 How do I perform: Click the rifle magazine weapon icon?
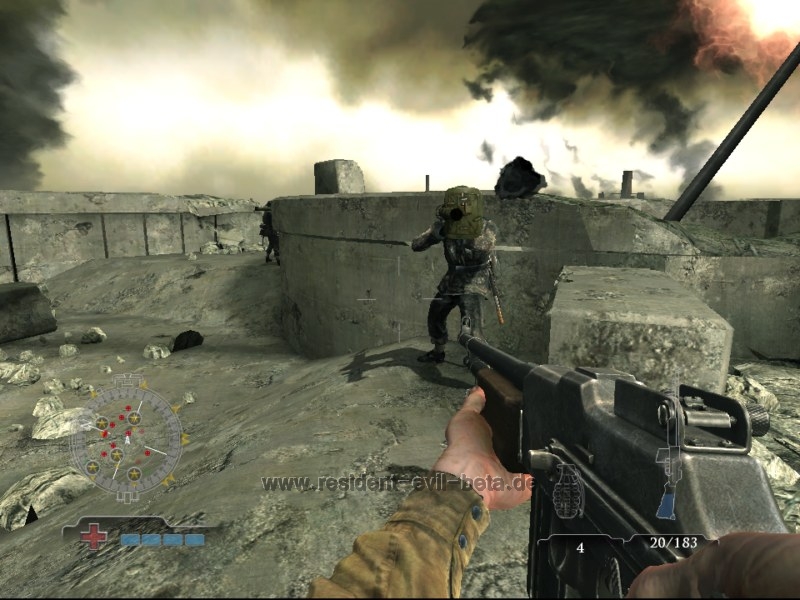tap(667, 477)
